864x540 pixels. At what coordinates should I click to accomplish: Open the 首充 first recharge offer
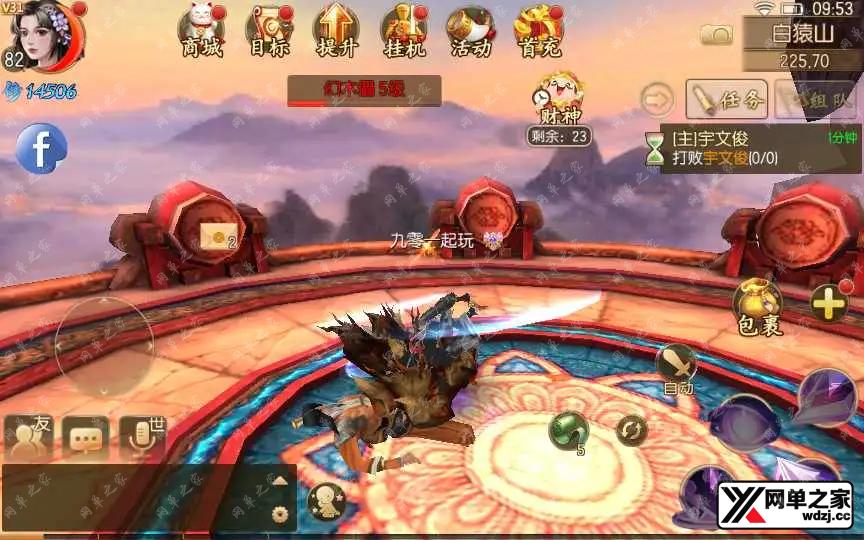pyautogui.click(x=539, y=30)
